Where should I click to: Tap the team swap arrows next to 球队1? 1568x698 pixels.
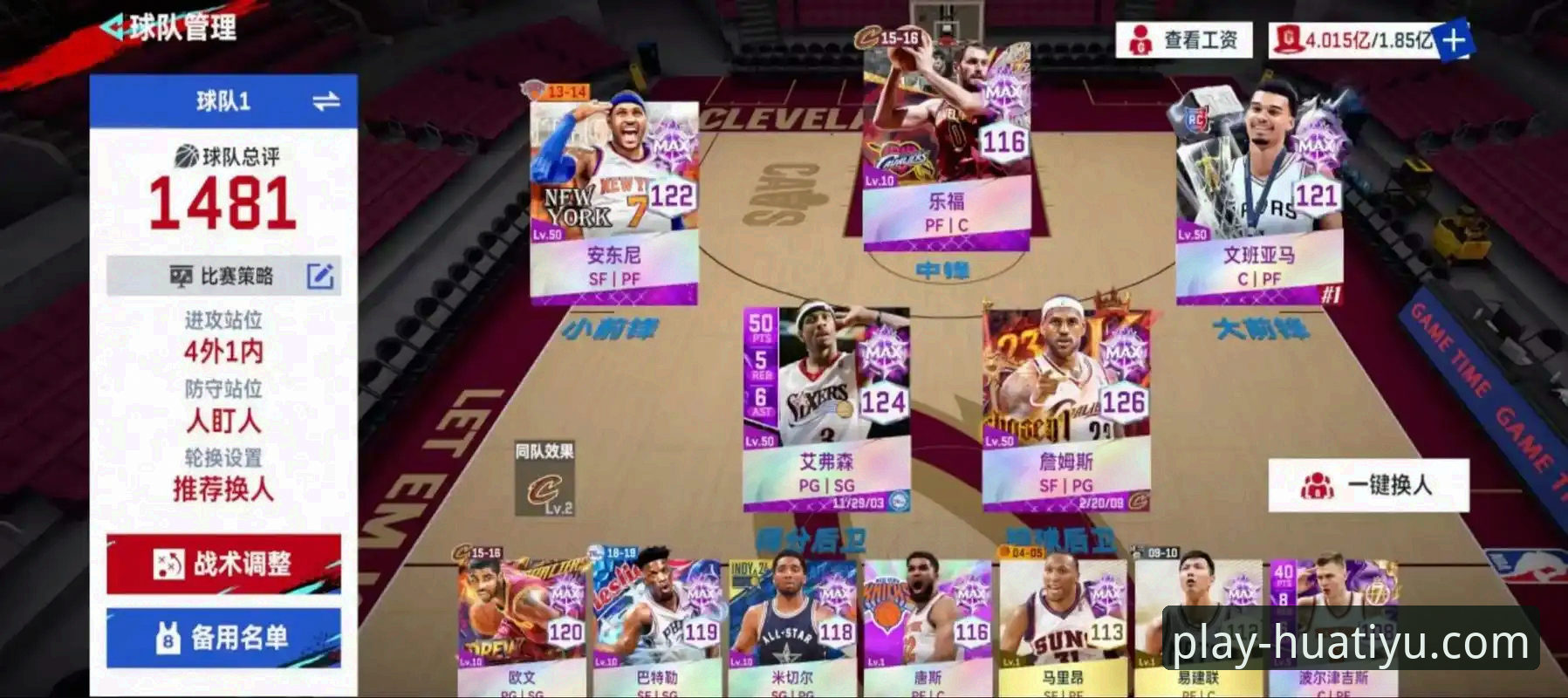click(x=325, y=99)
